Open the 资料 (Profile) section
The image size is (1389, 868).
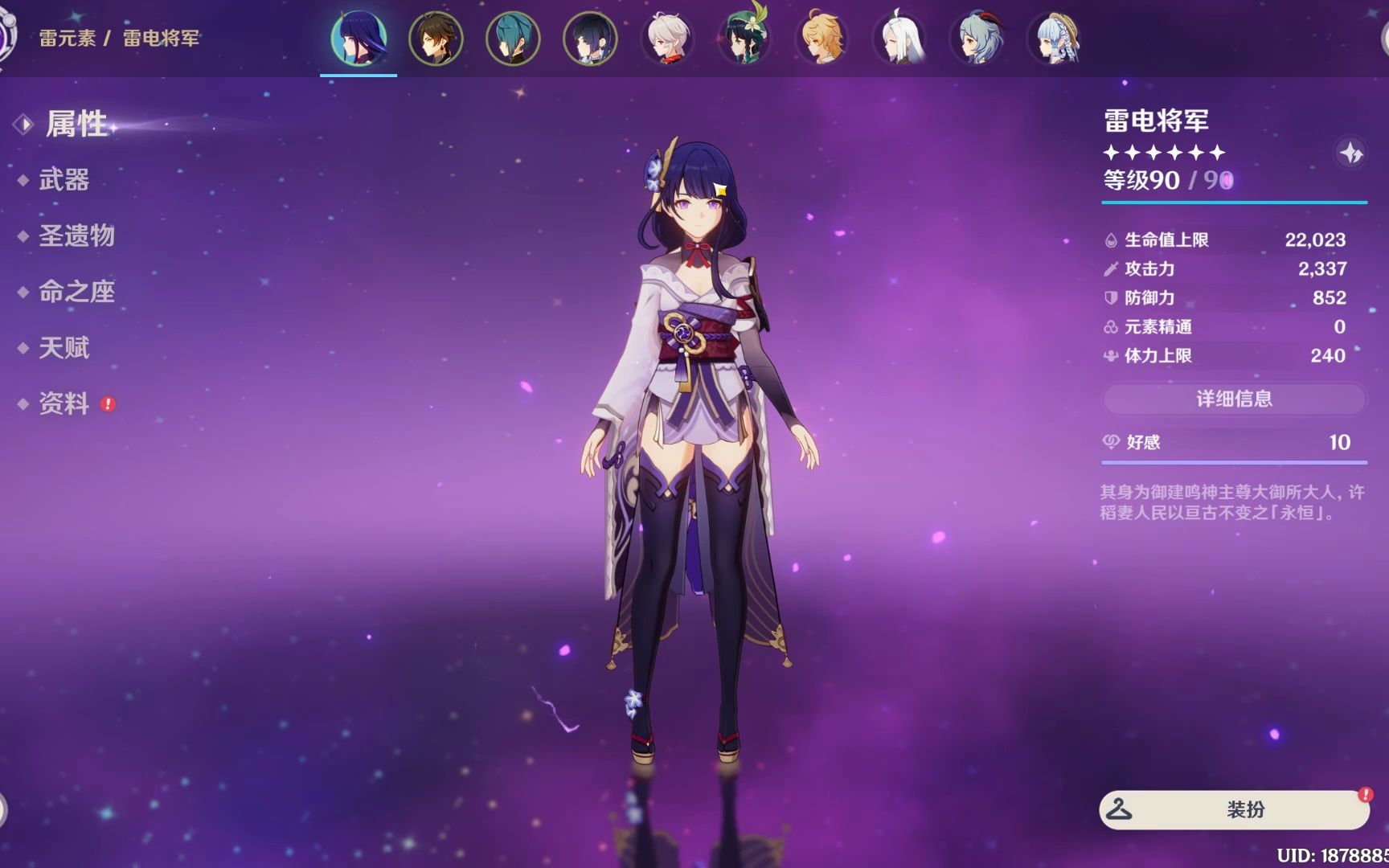click(x=64, y=403)
